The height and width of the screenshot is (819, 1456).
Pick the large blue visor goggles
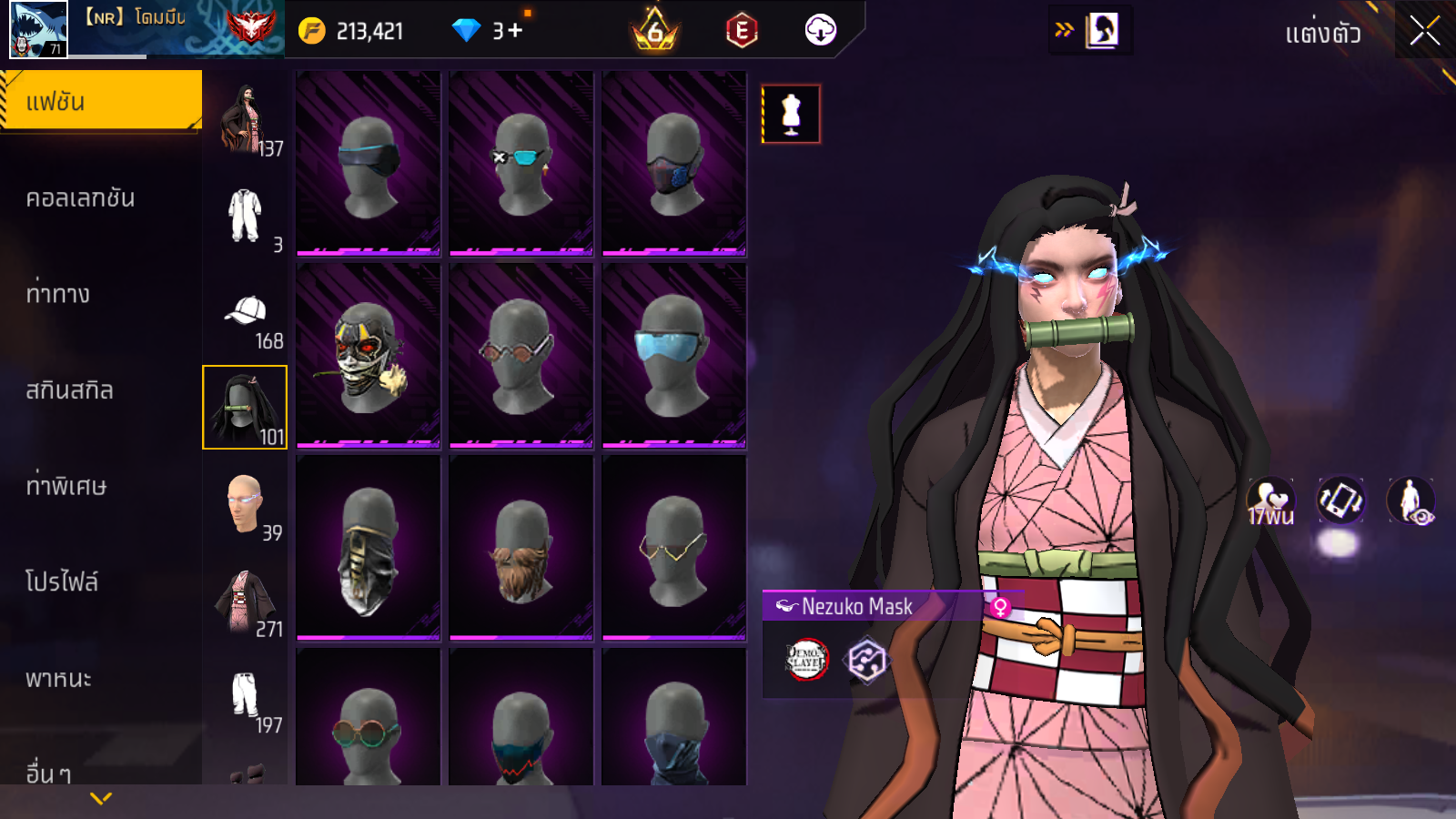[x=674, y=356]
